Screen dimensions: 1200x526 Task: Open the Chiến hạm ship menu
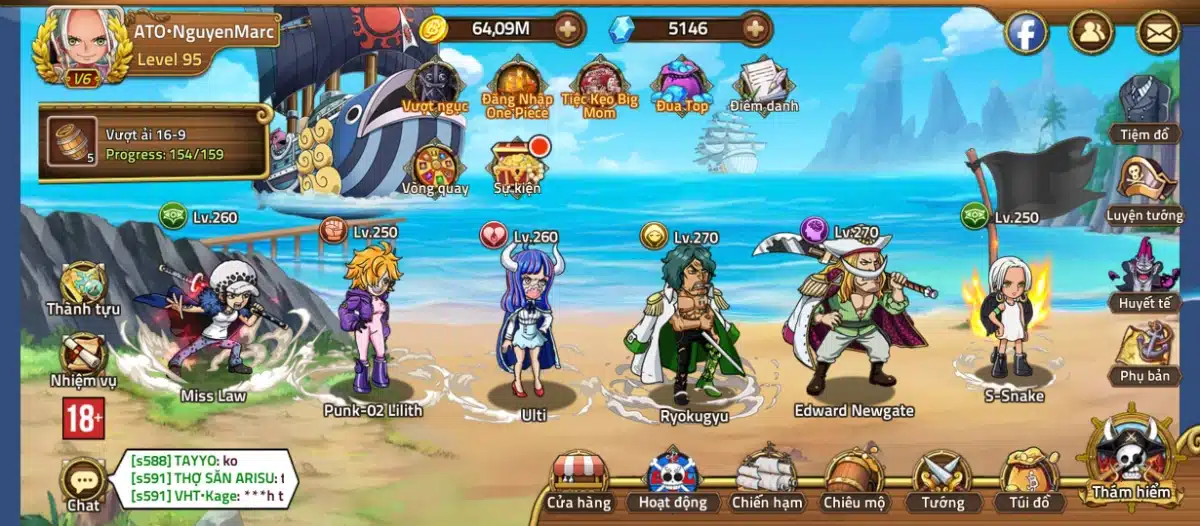click(765, 478)
